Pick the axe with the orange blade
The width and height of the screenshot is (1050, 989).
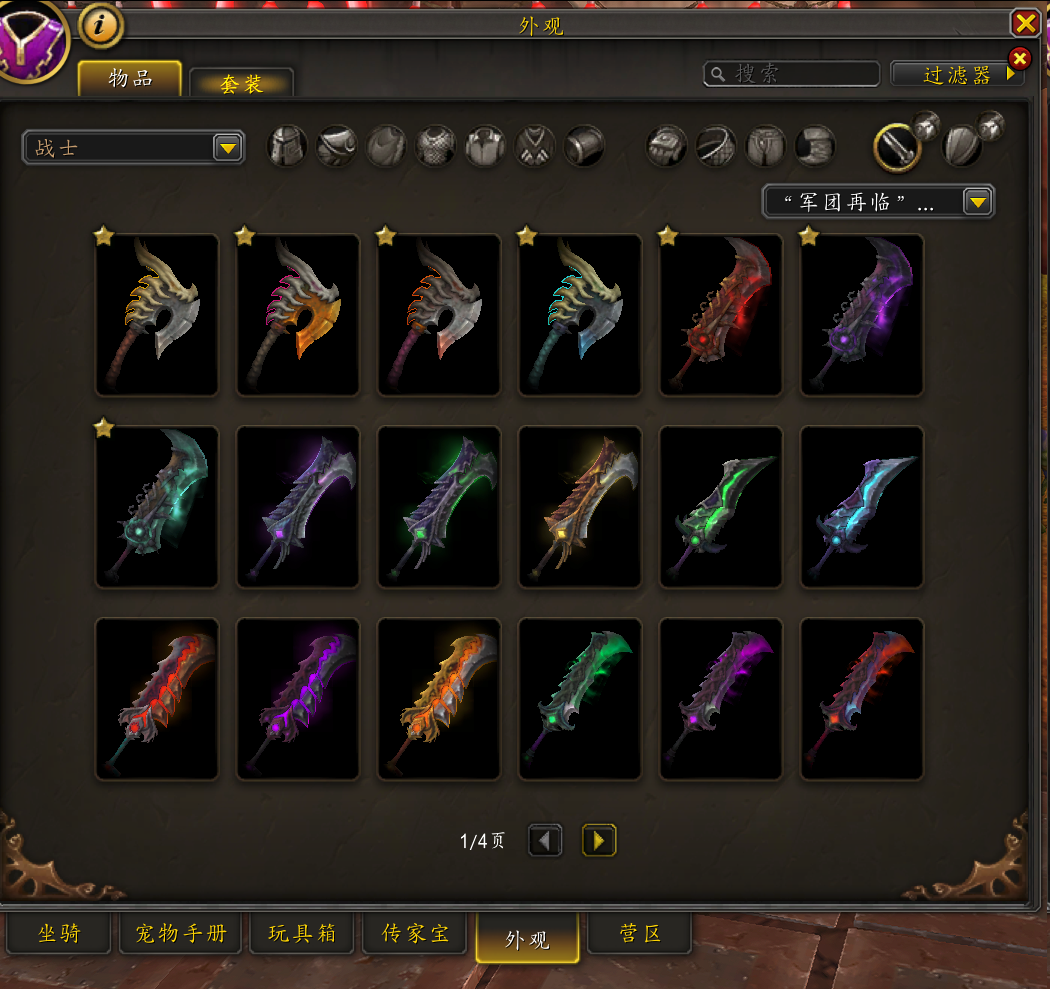click(x=298, y=315)
